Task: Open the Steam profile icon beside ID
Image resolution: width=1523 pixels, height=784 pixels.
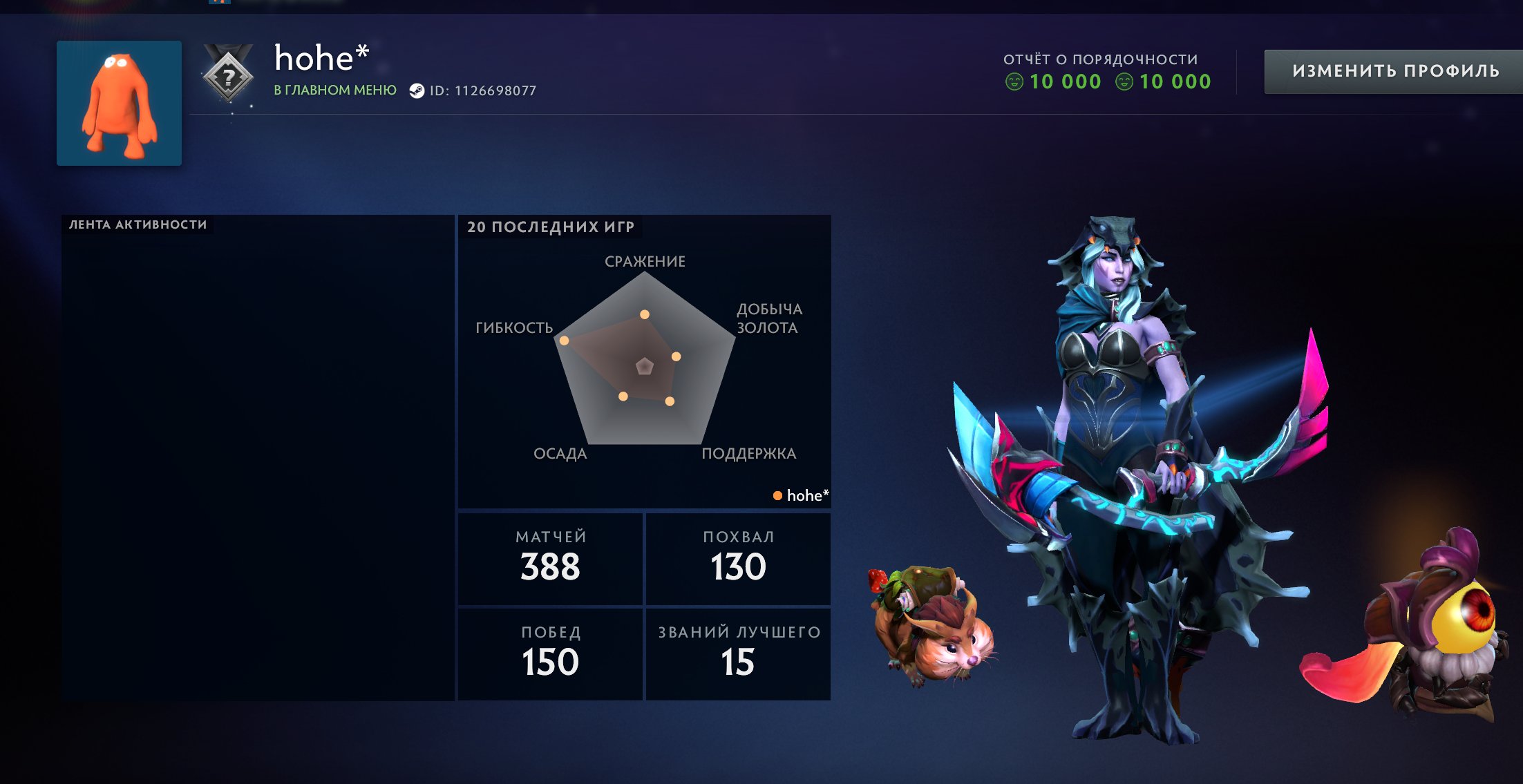Action: (417, 90)
